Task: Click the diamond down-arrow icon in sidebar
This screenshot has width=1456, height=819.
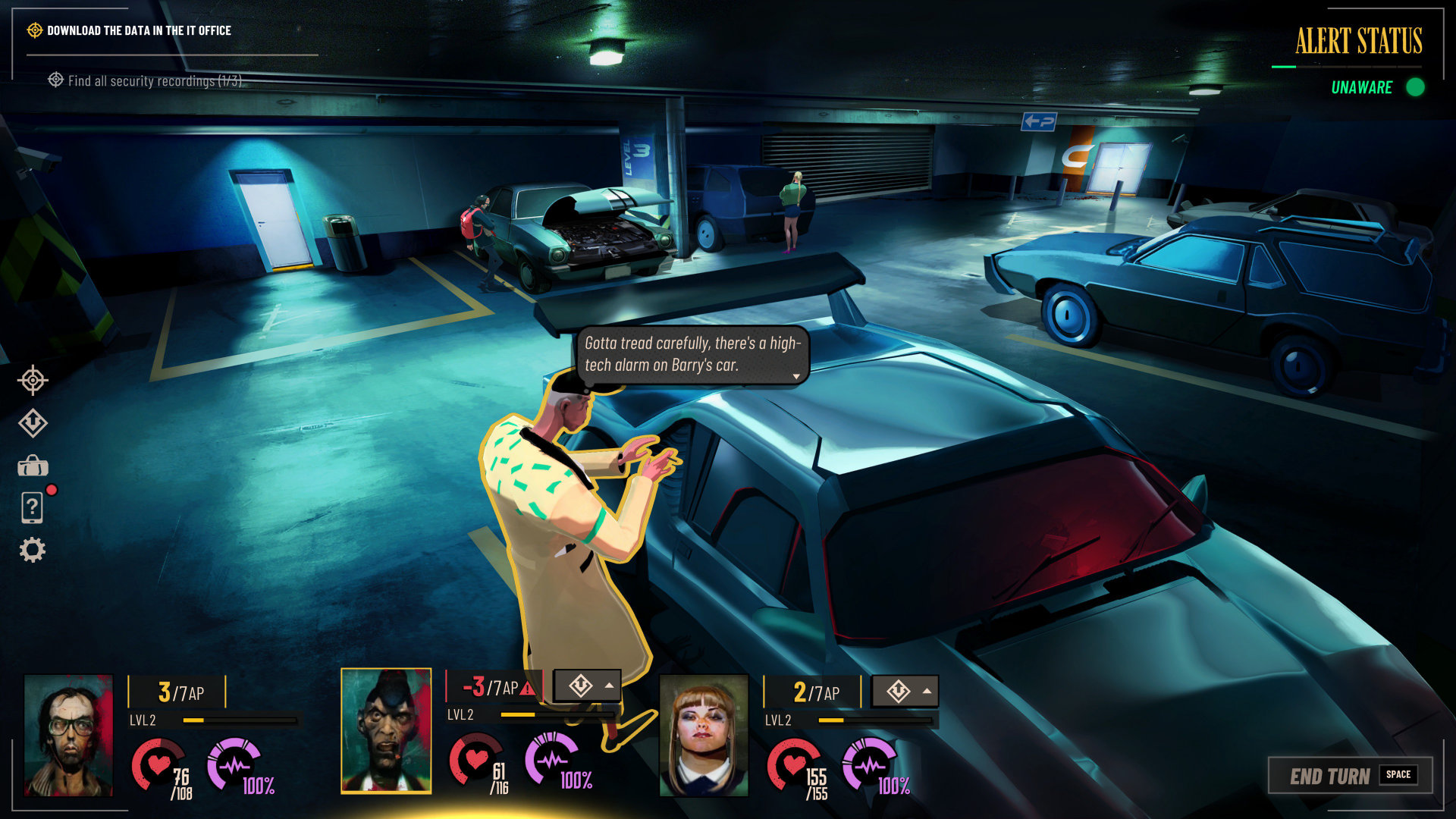Action: [x=33, y=423]
